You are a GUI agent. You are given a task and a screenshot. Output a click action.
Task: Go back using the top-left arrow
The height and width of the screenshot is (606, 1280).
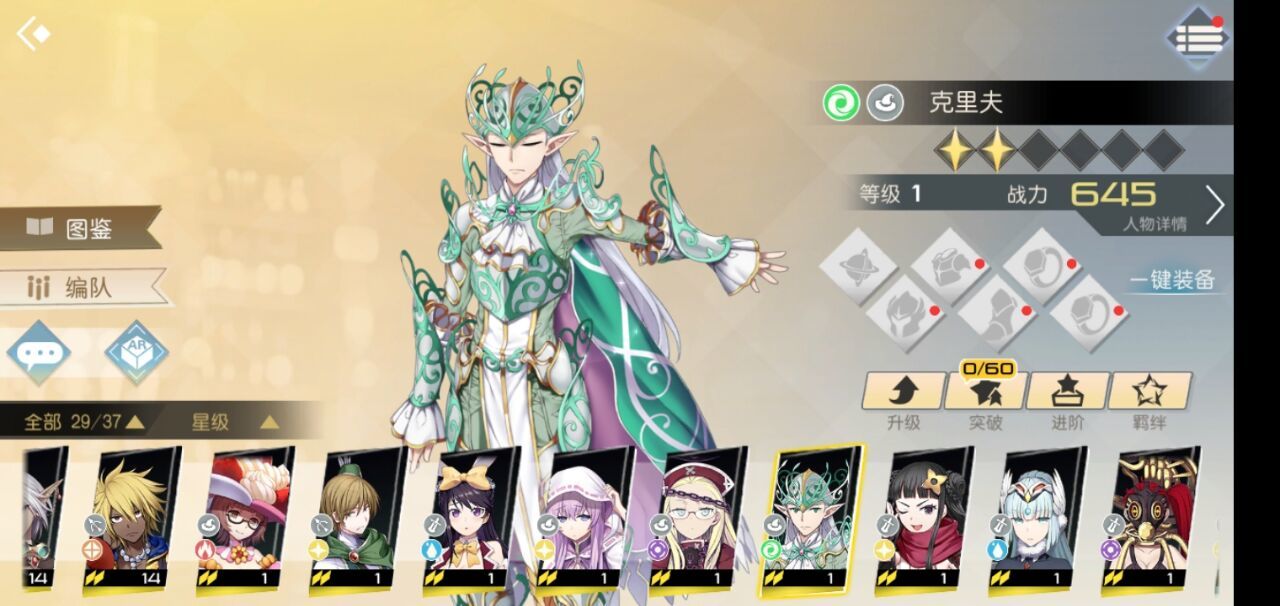33,35
